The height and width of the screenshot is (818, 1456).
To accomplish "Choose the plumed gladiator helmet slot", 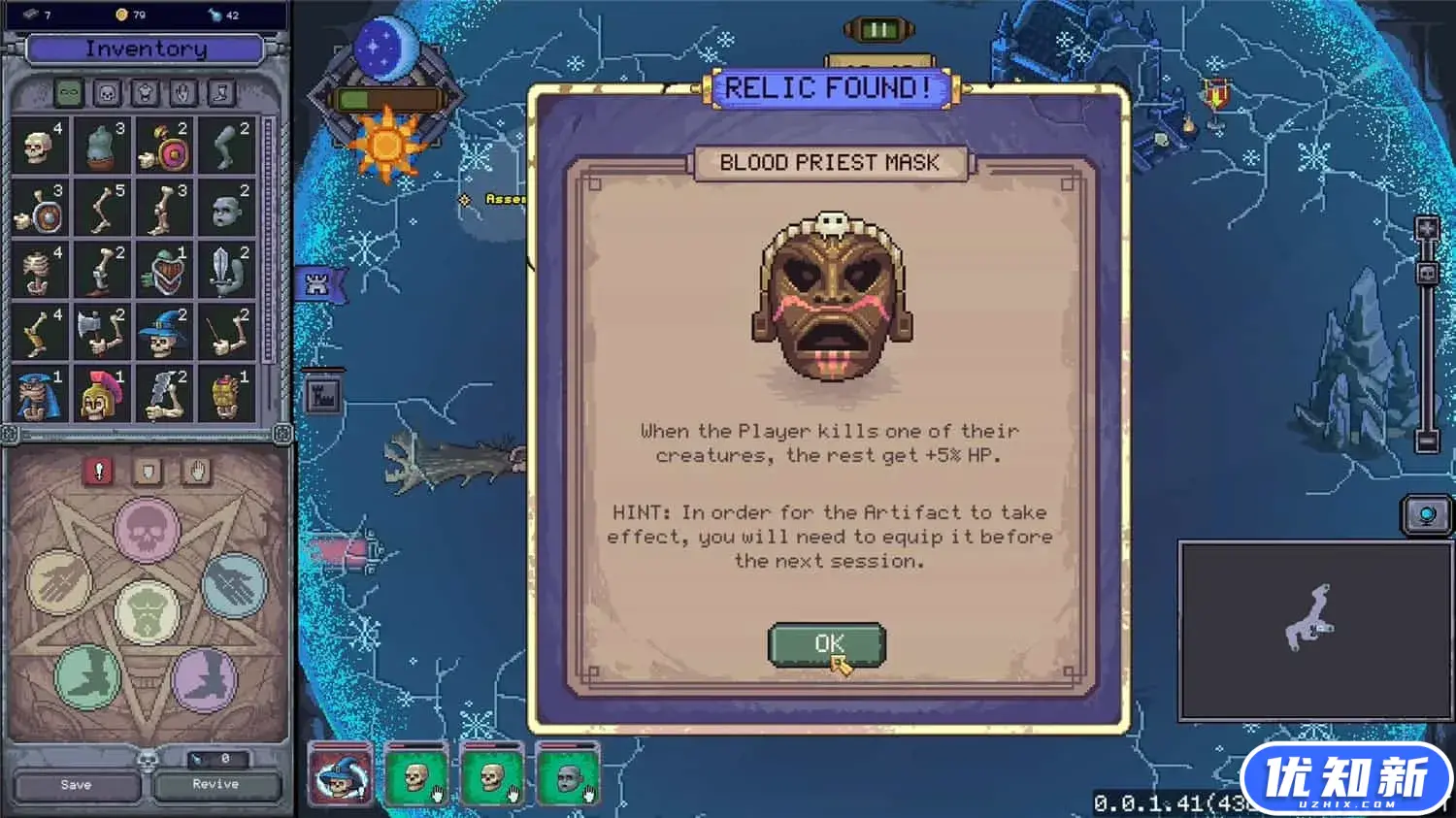I will 101,394.
